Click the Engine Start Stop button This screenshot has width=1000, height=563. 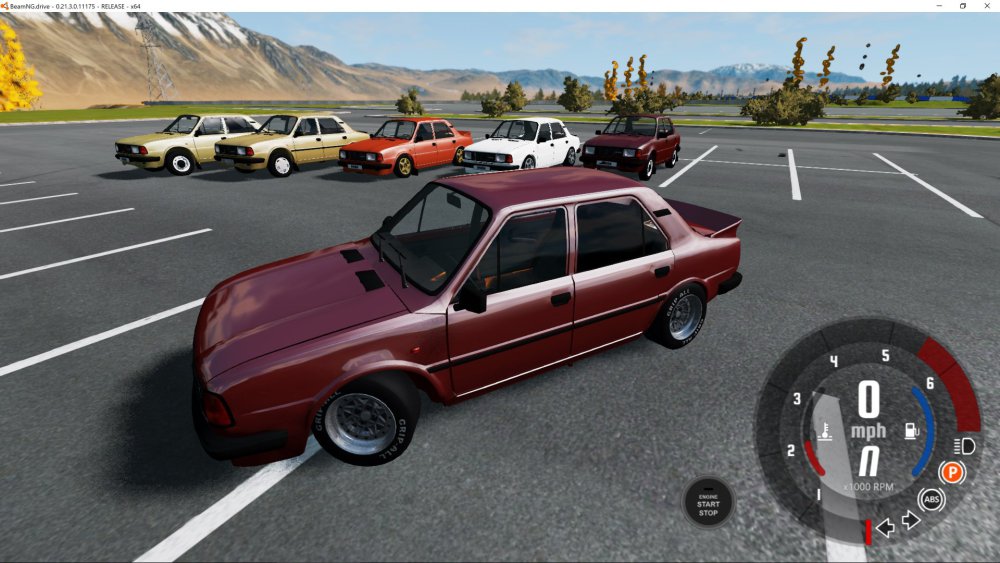708,502
